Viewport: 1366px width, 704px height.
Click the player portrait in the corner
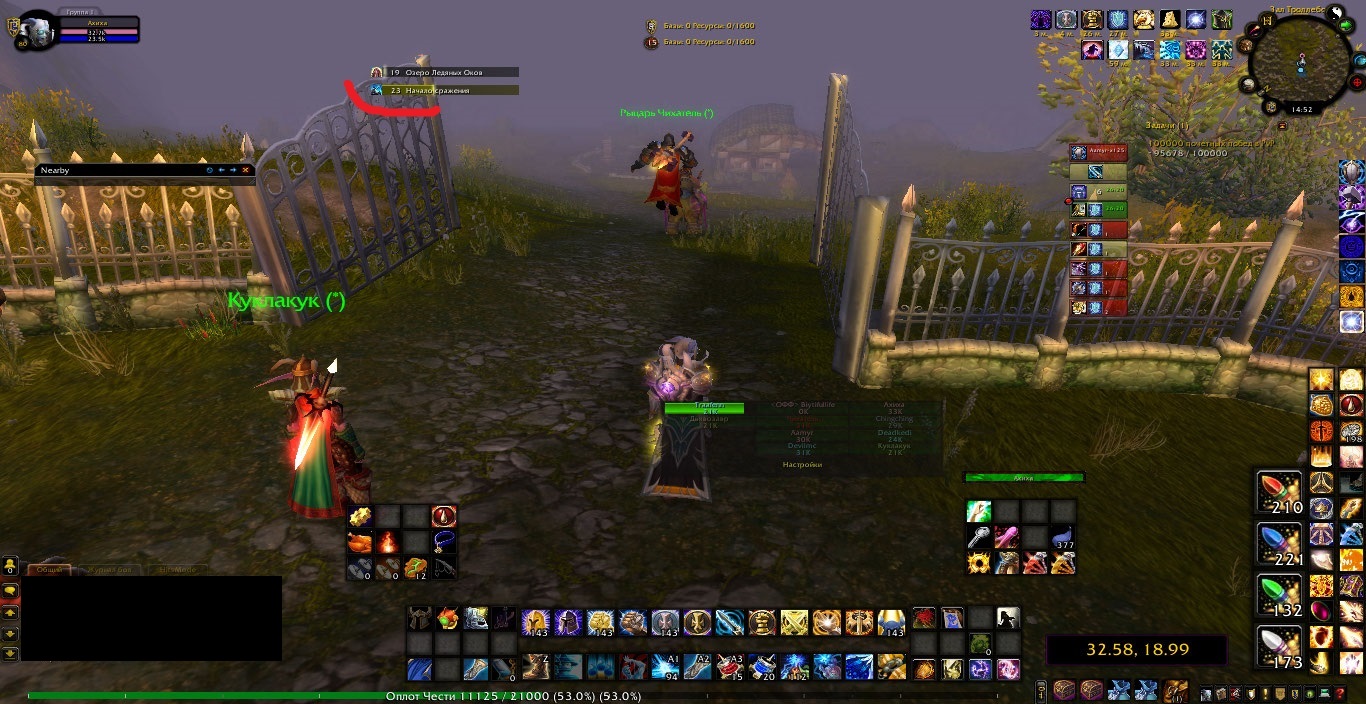(37, 28)
